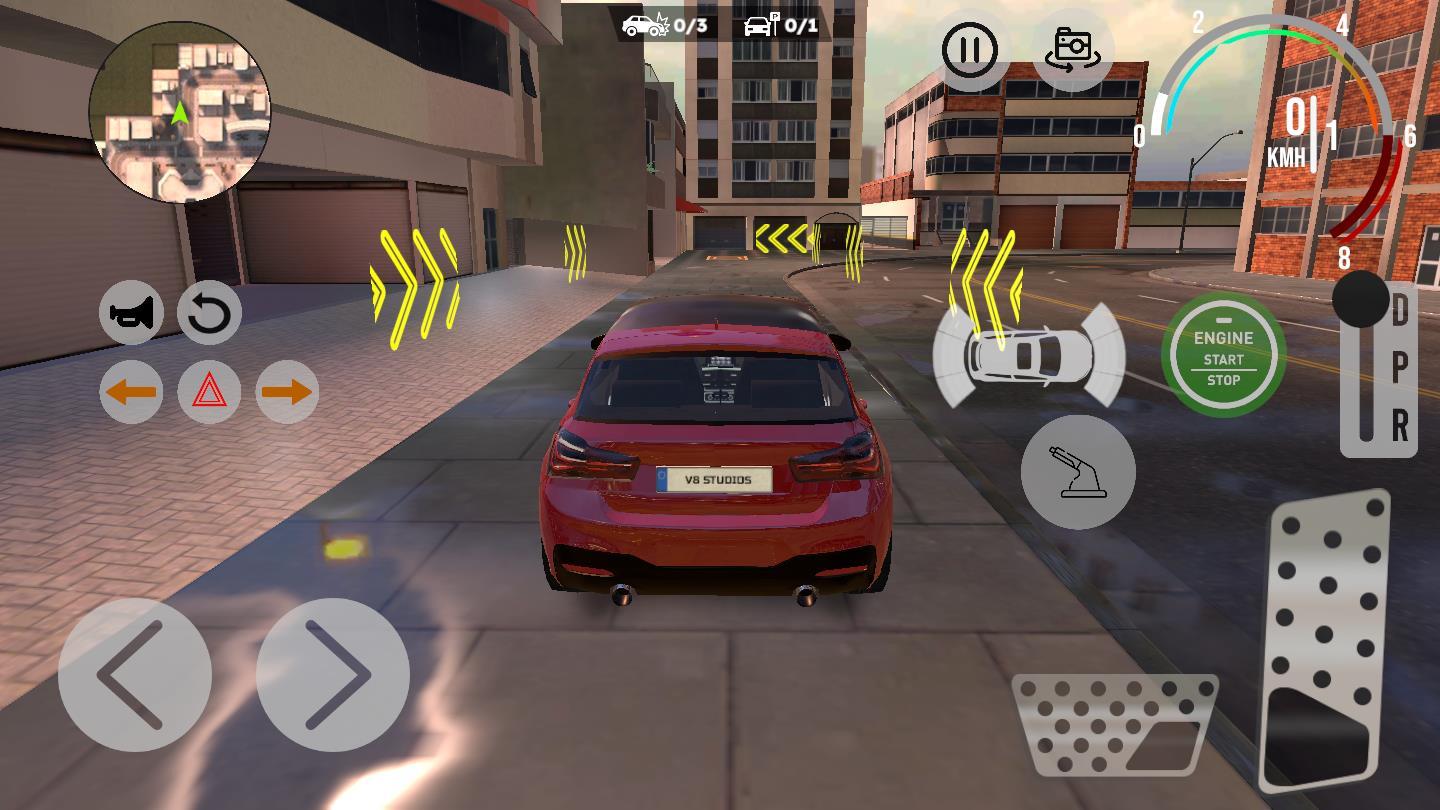1440x810 pixels.
Task: Shift the gear selector to P
Action: 1400,368
